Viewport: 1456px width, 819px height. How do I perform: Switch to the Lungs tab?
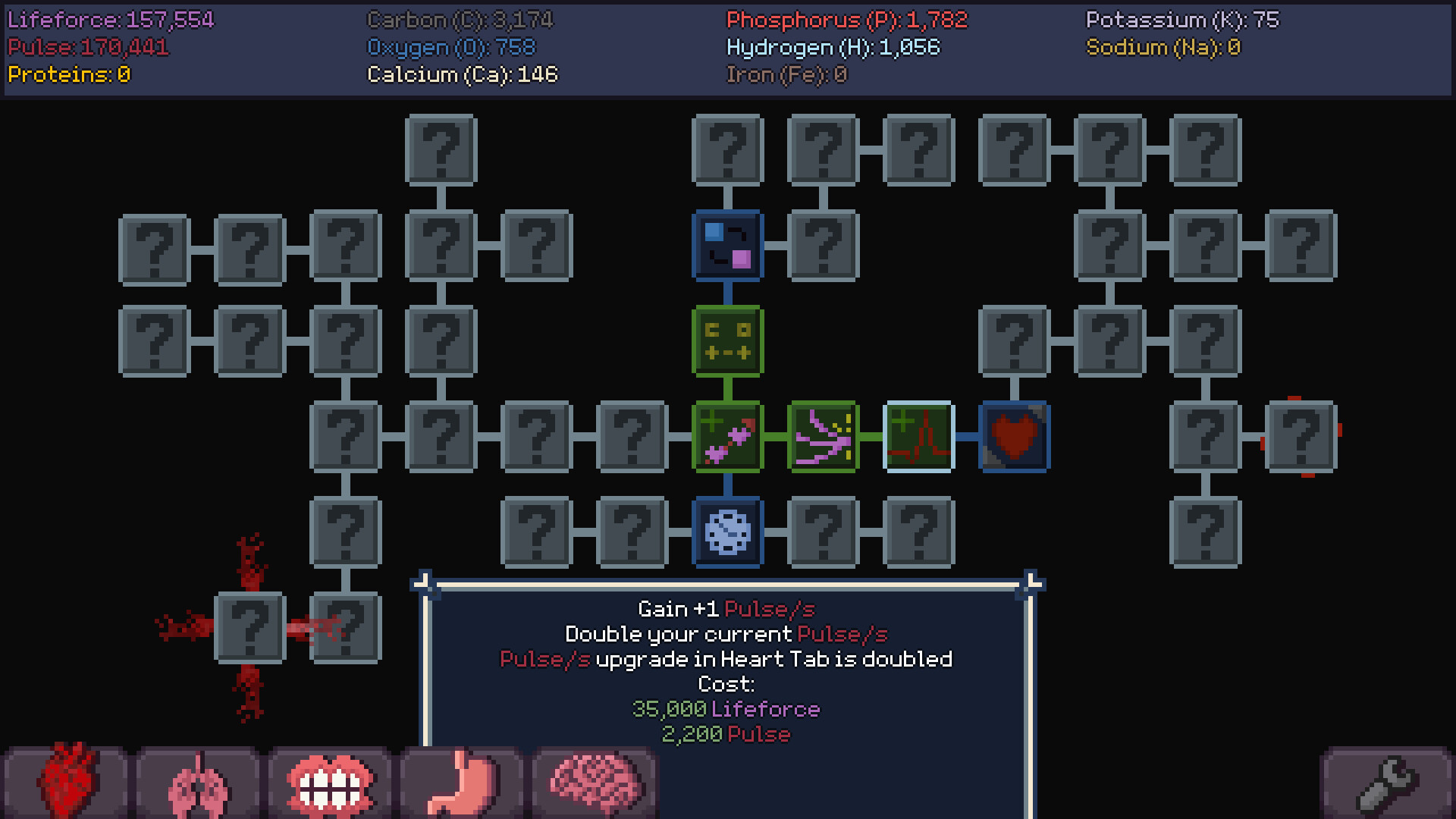pos(197,781)
